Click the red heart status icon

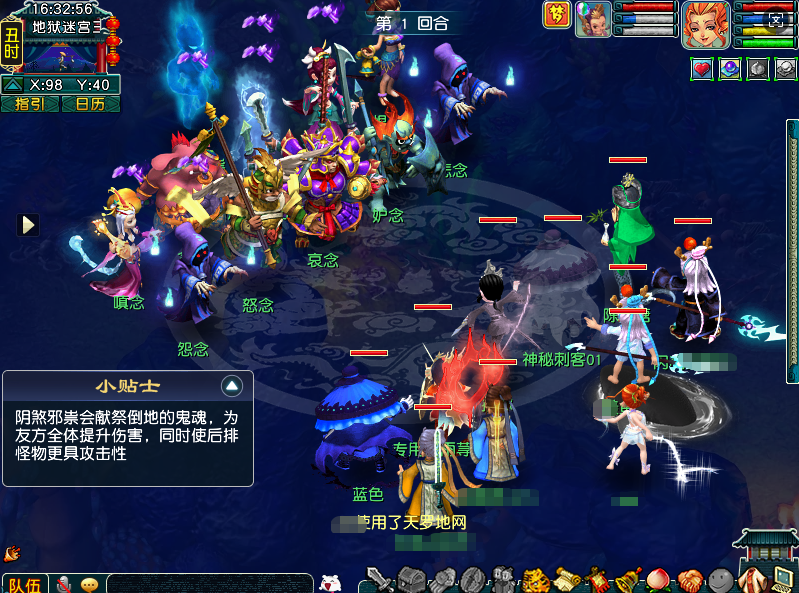702,69
